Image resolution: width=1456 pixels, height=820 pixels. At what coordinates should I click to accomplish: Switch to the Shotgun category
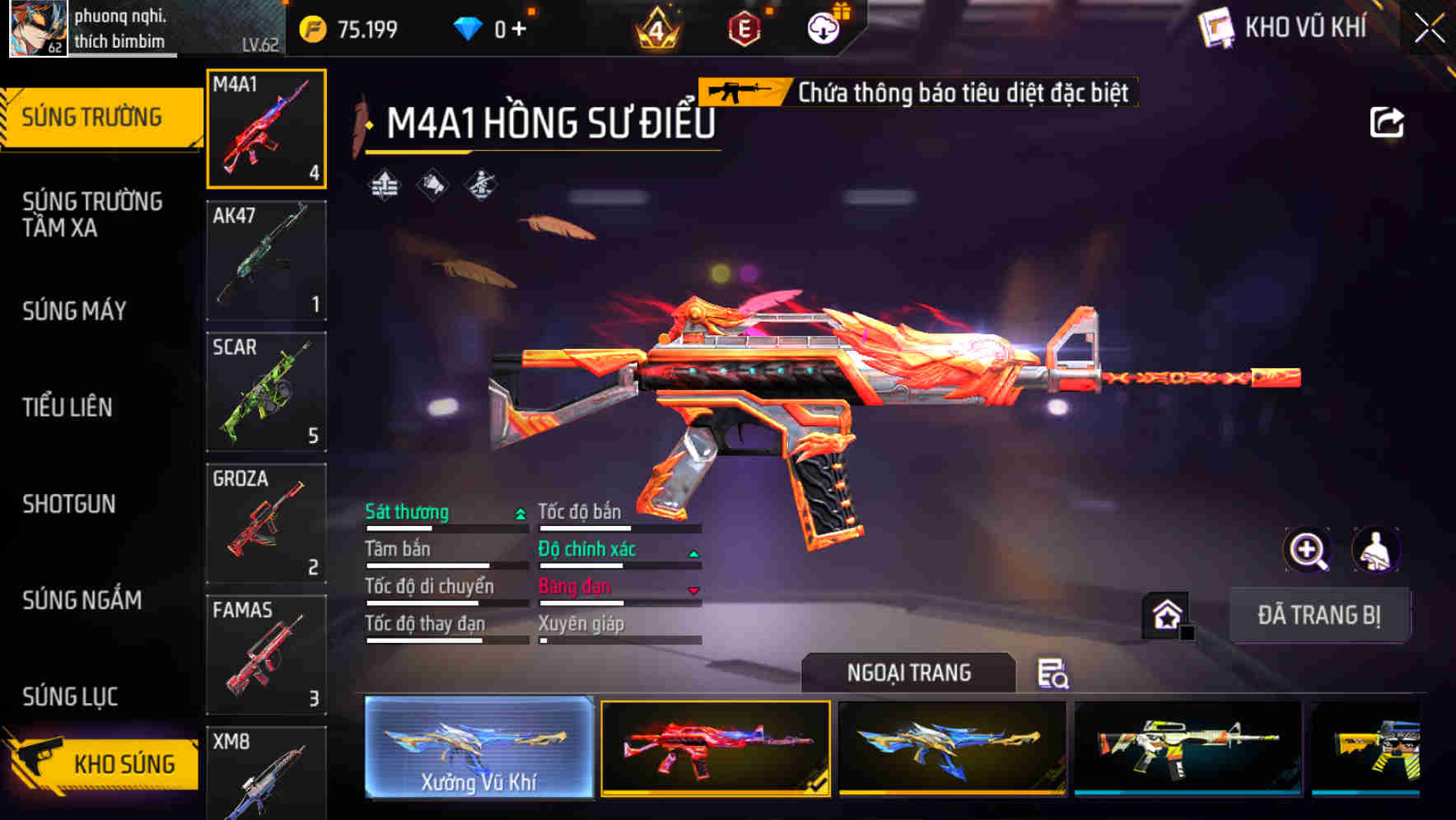pyautogui.click(x=70, y=504)
